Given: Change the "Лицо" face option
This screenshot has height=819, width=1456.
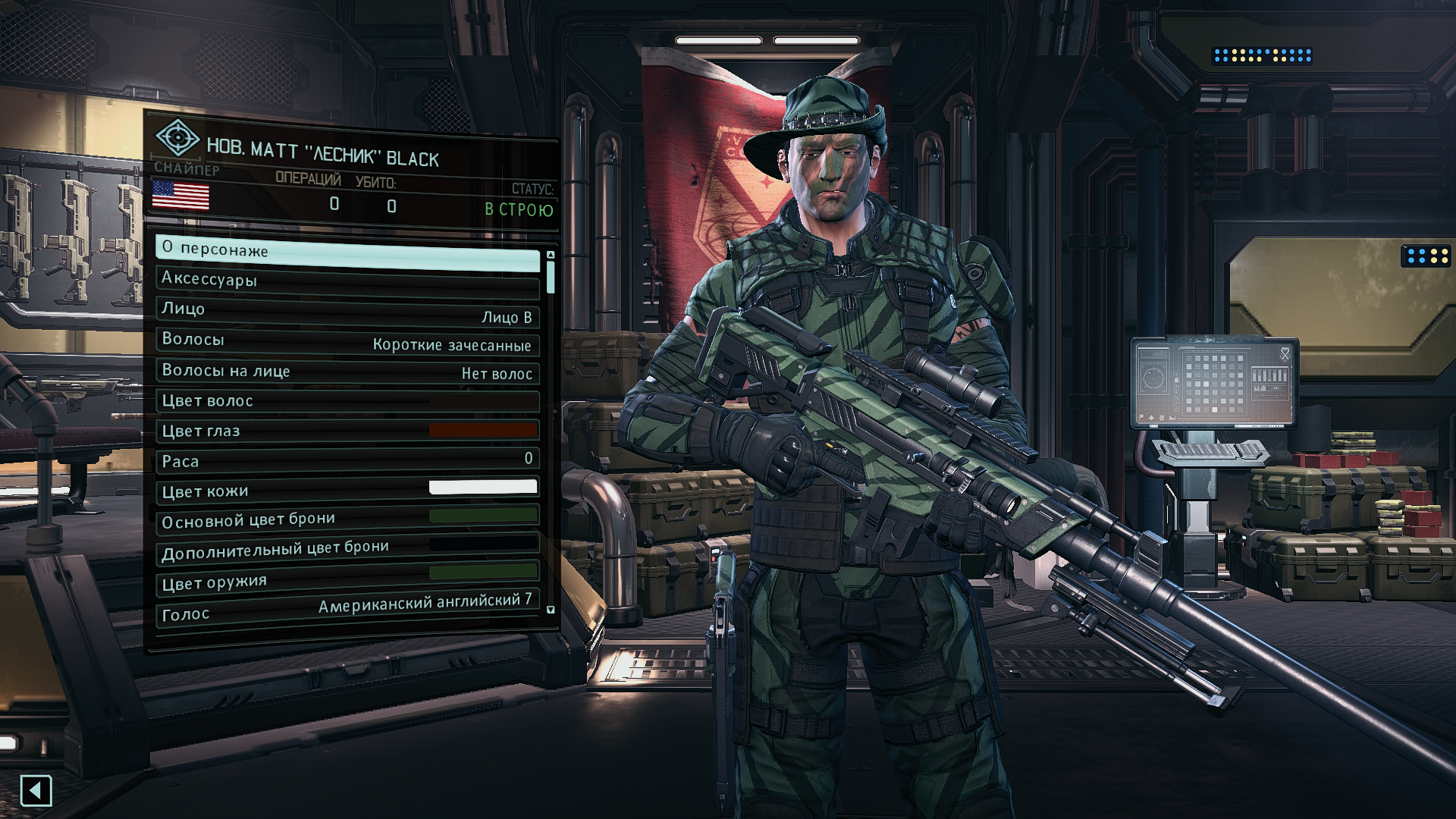Looking at the screenshot, I should click(x=347, y=312).
